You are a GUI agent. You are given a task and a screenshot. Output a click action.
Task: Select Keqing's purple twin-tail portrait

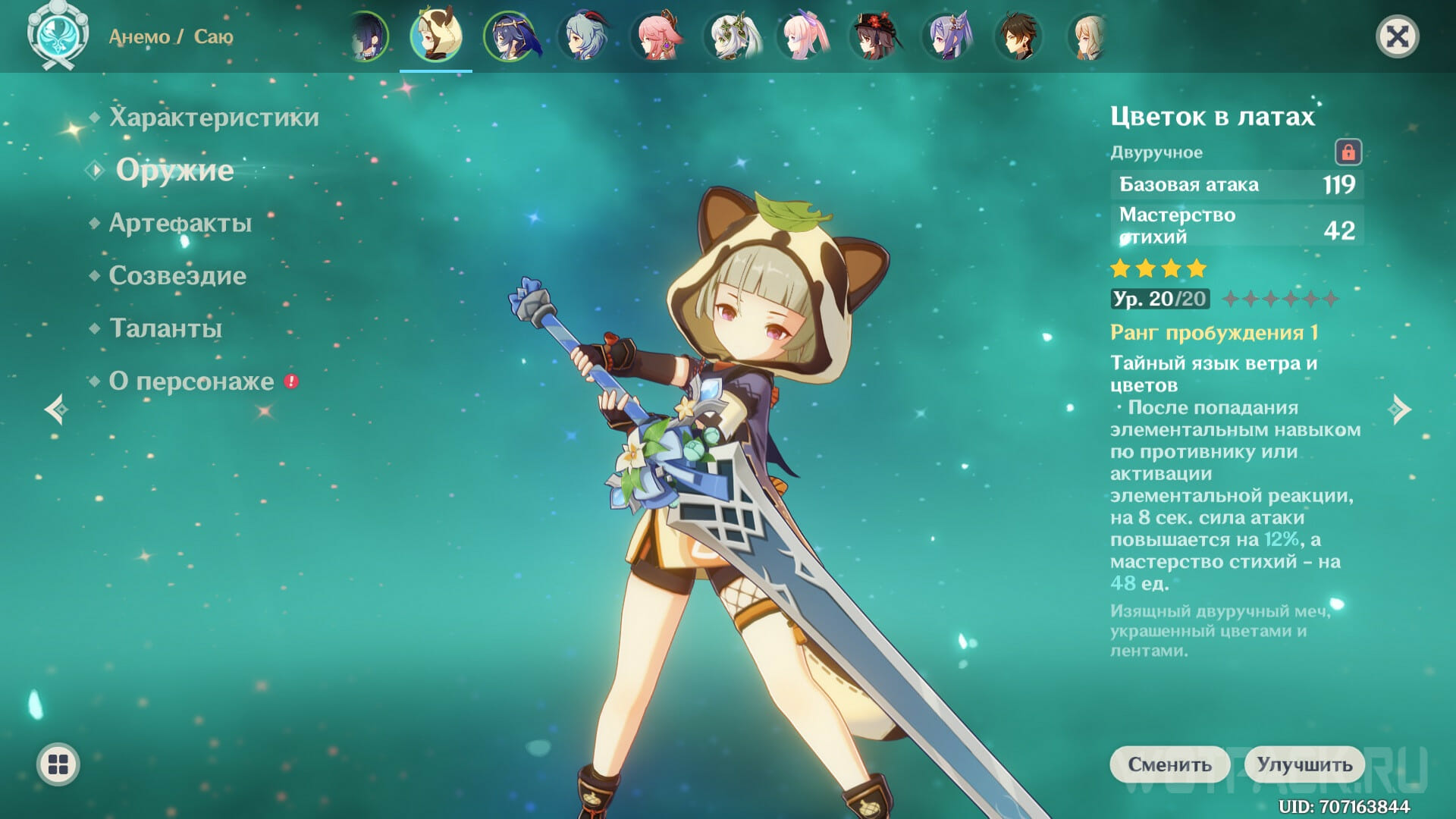click(x=949, y=36)
